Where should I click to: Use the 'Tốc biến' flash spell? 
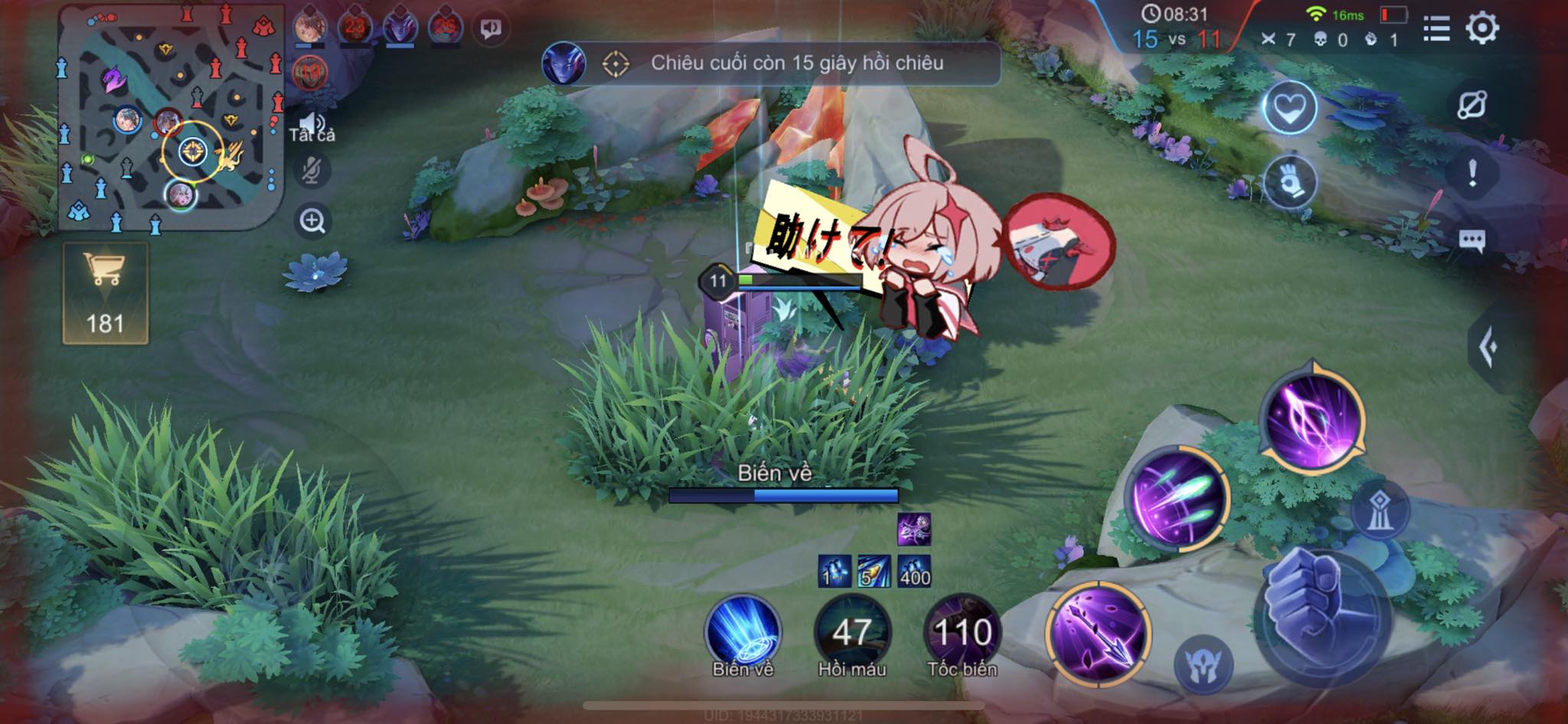962,633
